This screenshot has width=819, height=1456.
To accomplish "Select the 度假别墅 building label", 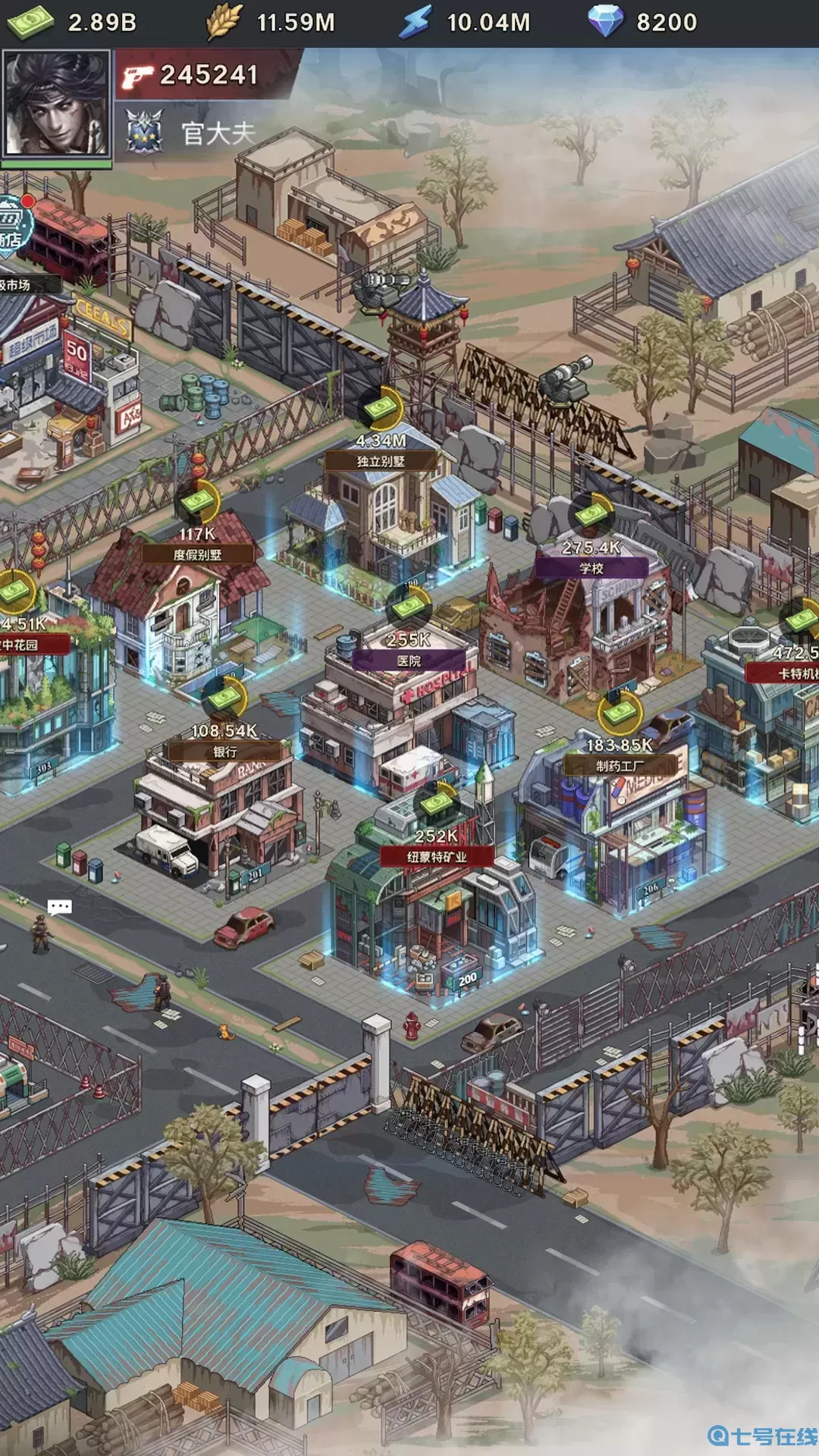I will tap(198, 554).
